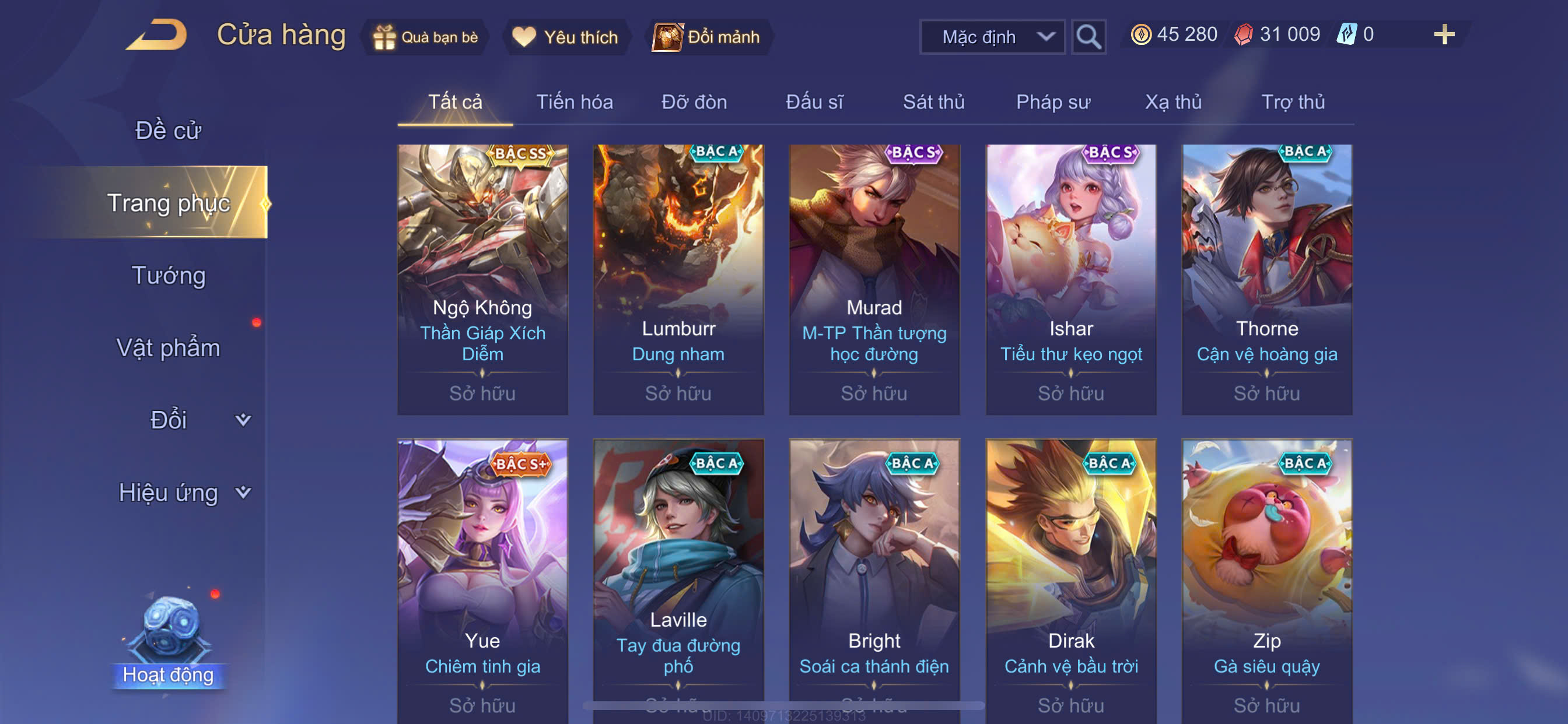Open the Yêu thích favorites list
This screenshot has height=724, width=1568.
coord(565,37)
